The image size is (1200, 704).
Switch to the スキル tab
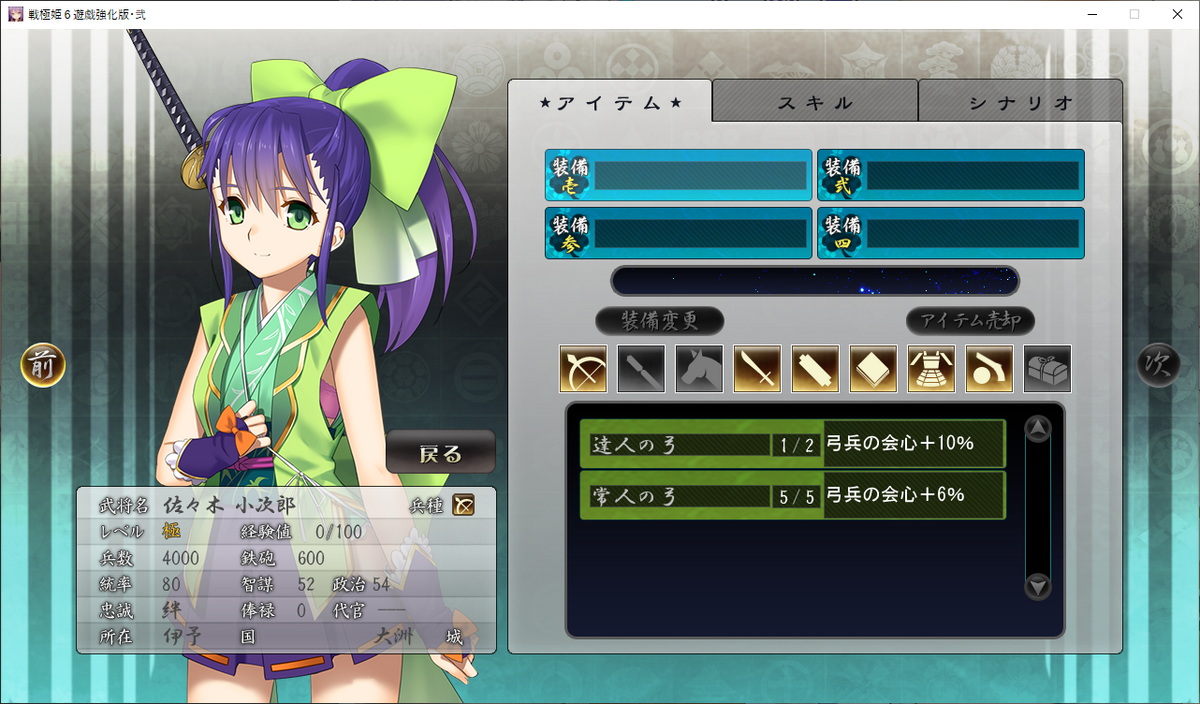tap(815, 102)
